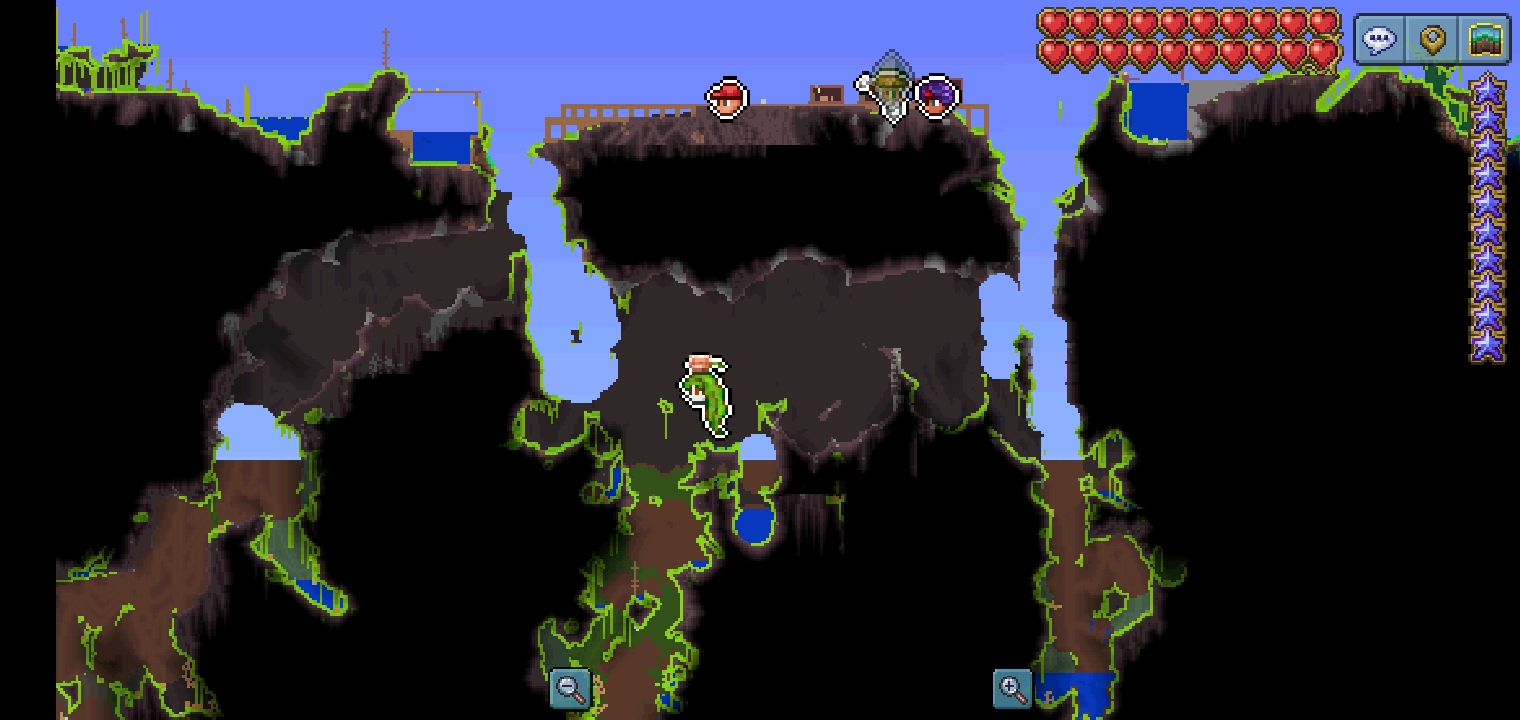
Task: Select the straw-hat NPC map marker
Action: (887, 88)
